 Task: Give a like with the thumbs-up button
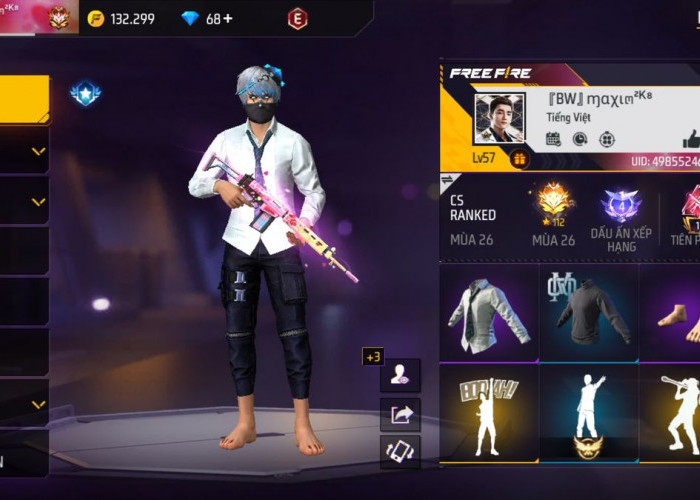(691, 138)
